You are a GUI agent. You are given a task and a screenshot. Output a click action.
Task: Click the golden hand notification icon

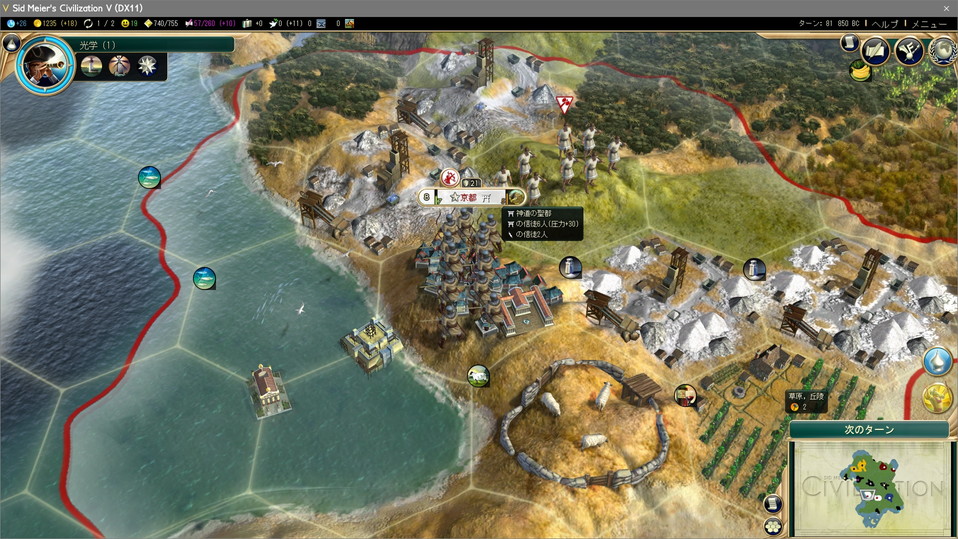coord(937,399)
